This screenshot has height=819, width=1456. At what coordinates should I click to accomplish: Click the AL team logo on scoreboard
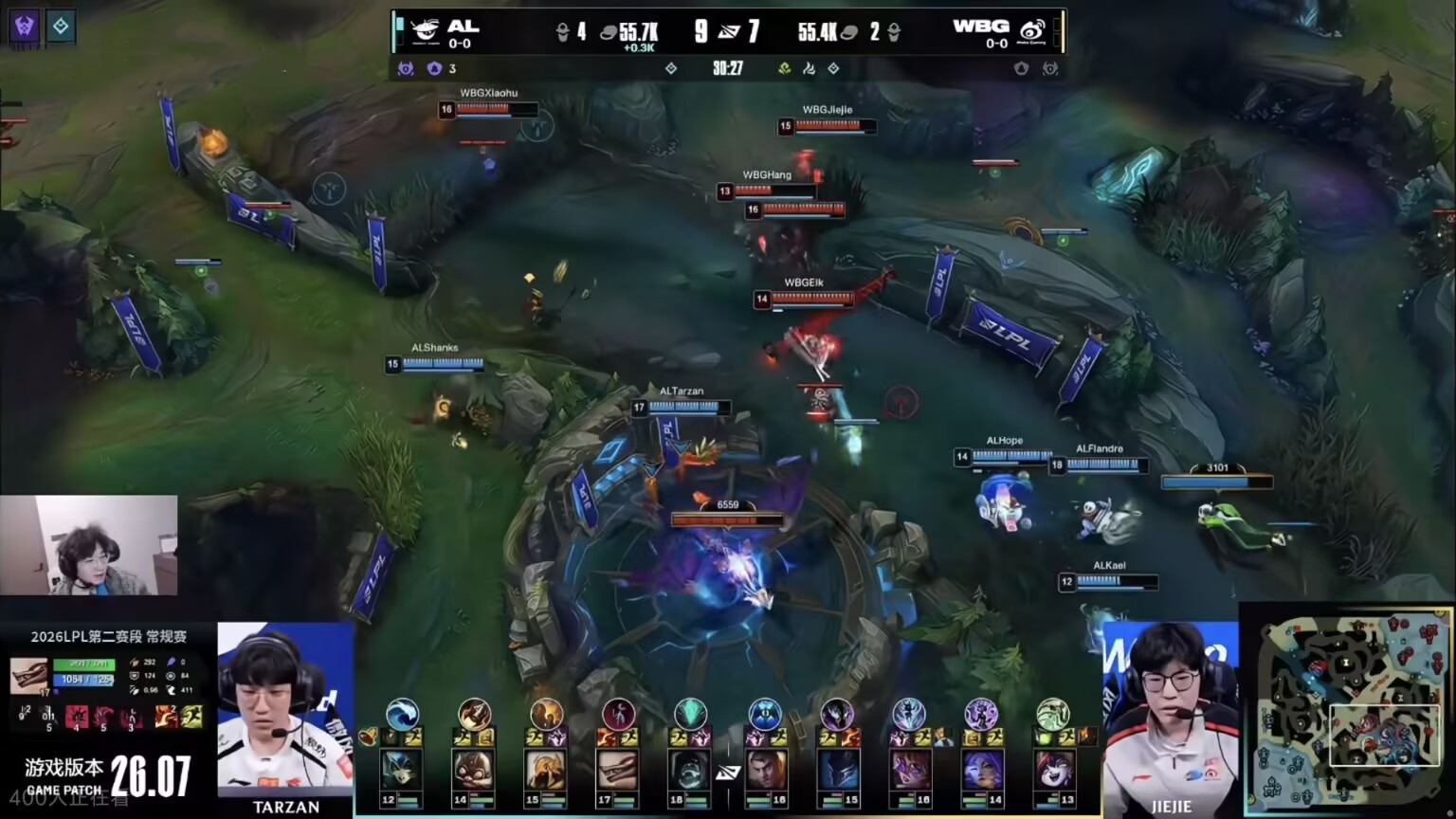coord(425,32)
